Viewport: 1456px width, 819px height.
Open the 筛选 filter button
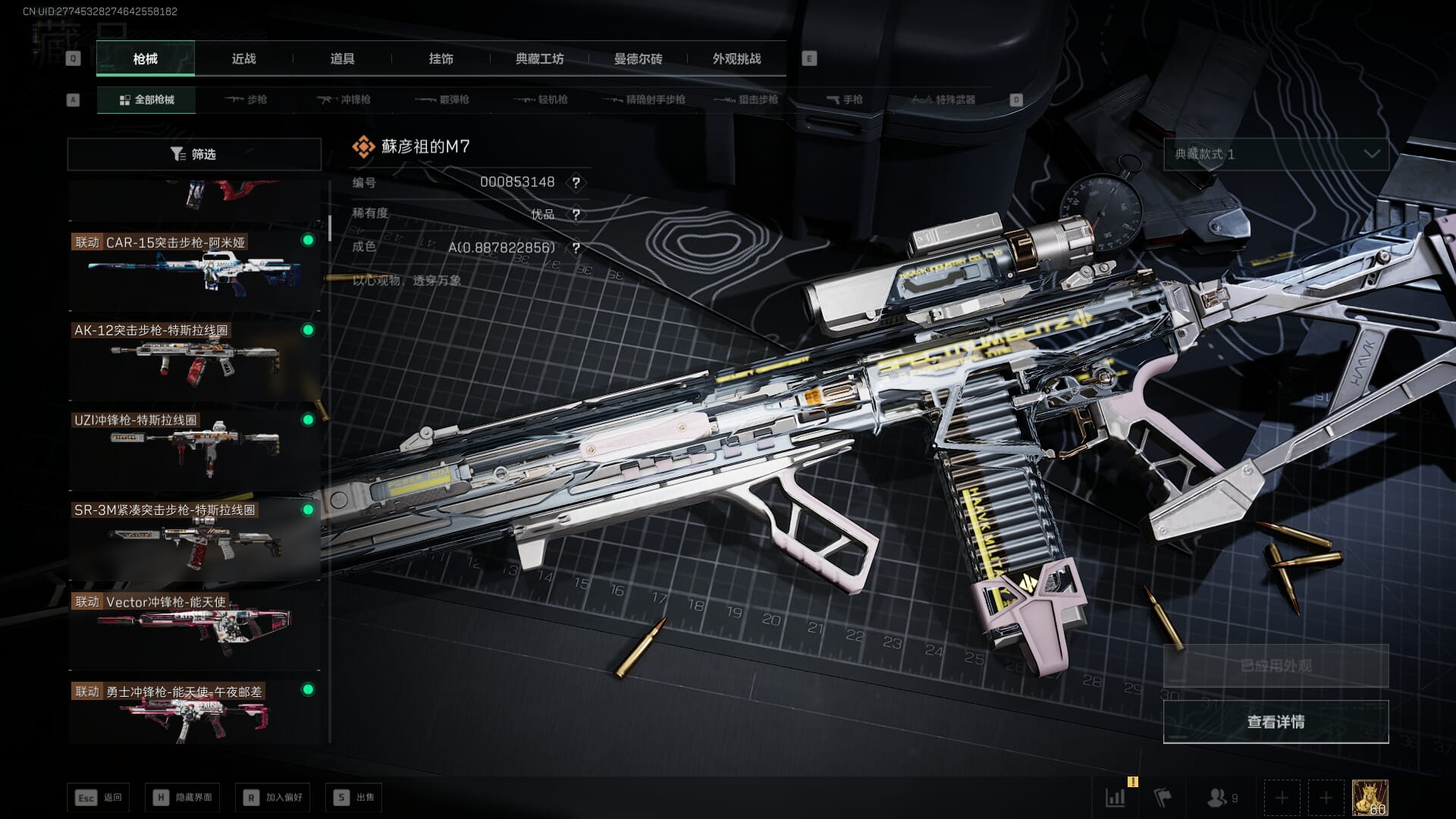pos(194,154)
